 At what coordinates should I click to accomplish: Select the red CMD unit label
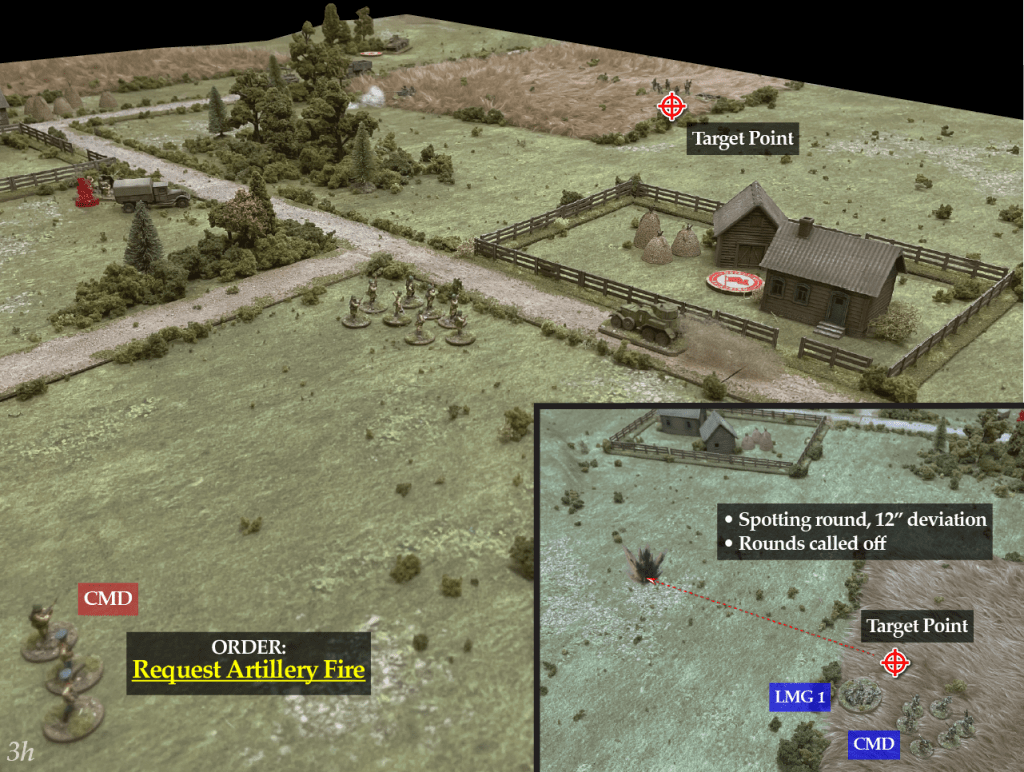(107, 601)
